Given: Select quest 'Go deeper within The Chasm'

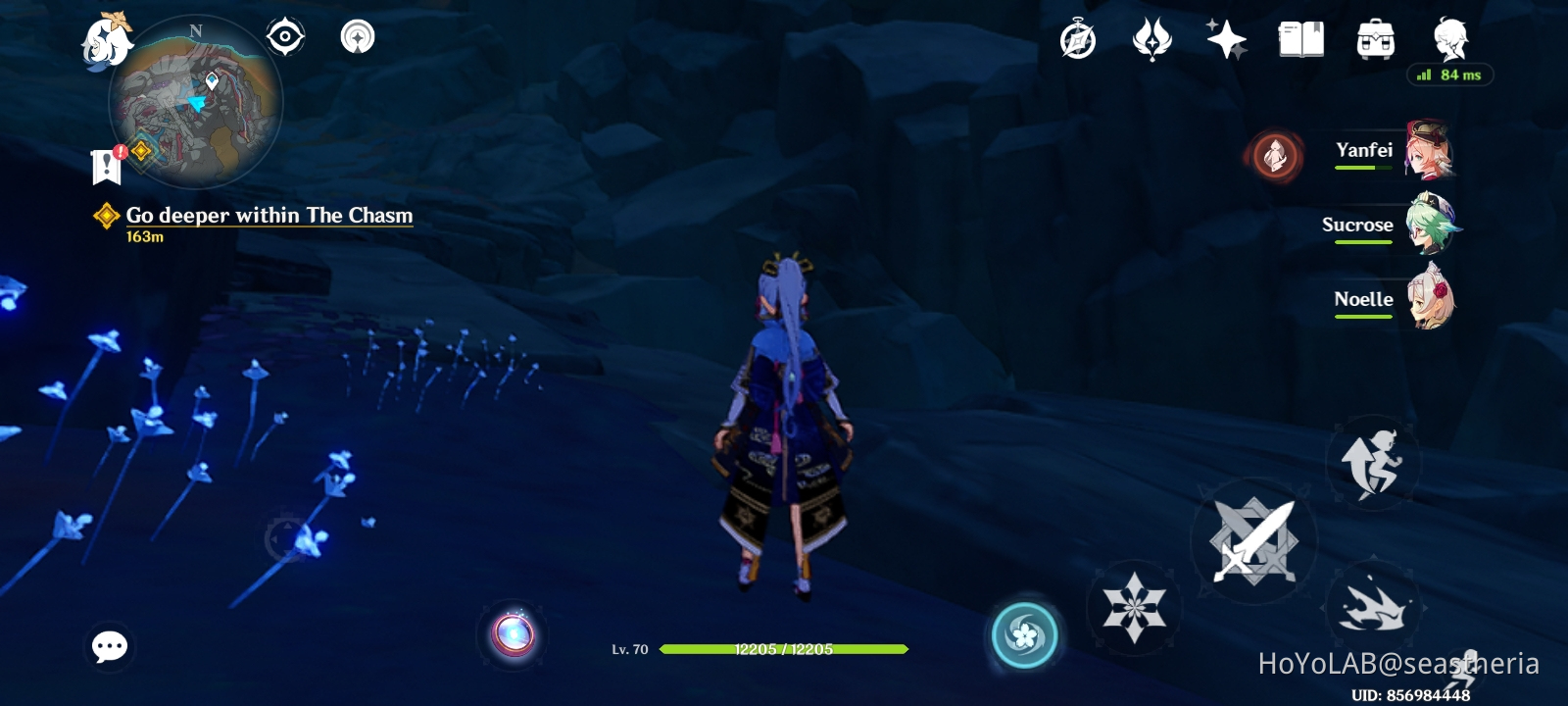Looking at the screenshot, I should [267, 216].
